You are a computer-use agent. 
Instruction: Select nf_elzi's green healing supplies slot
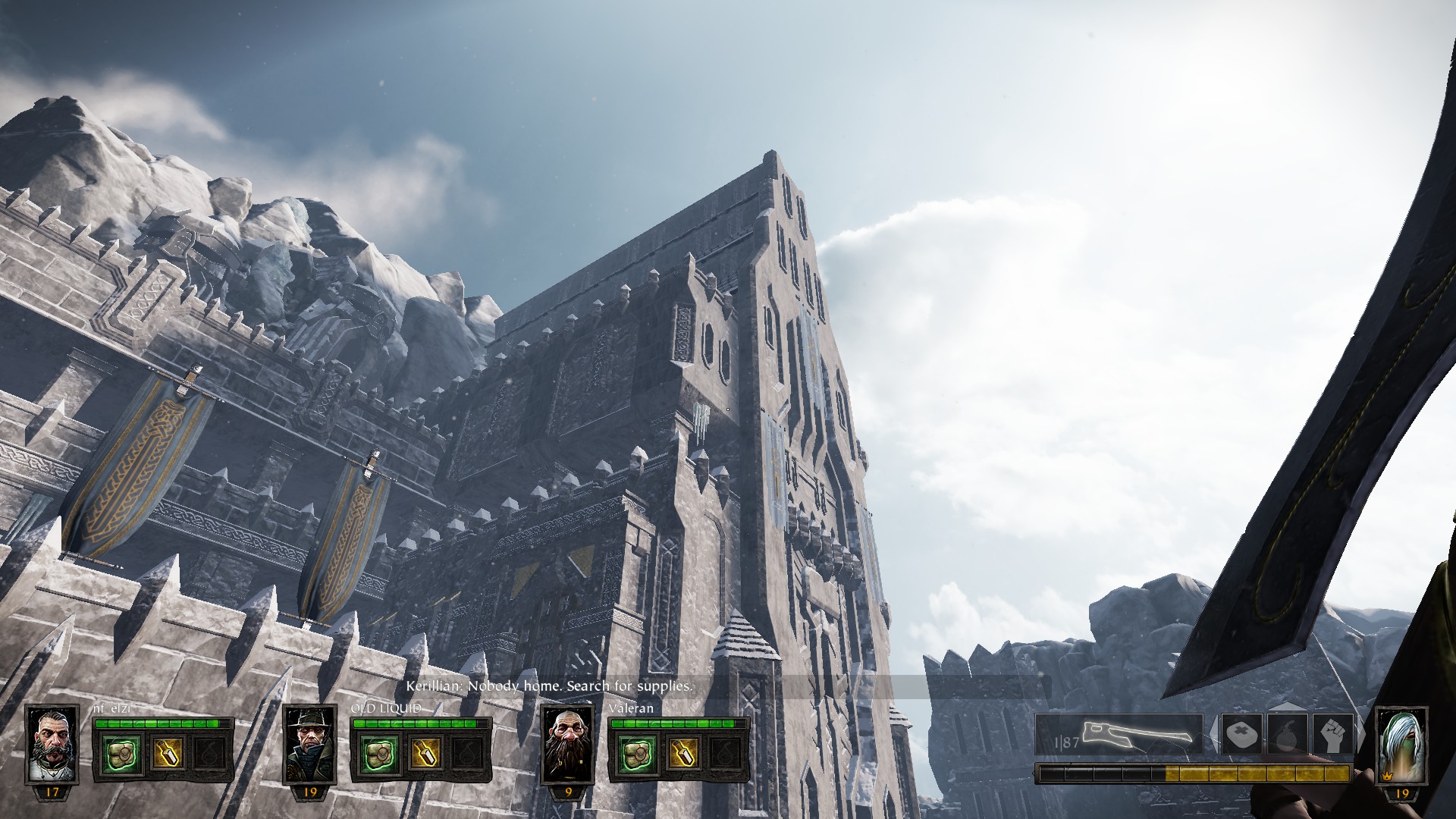point(120,752)
